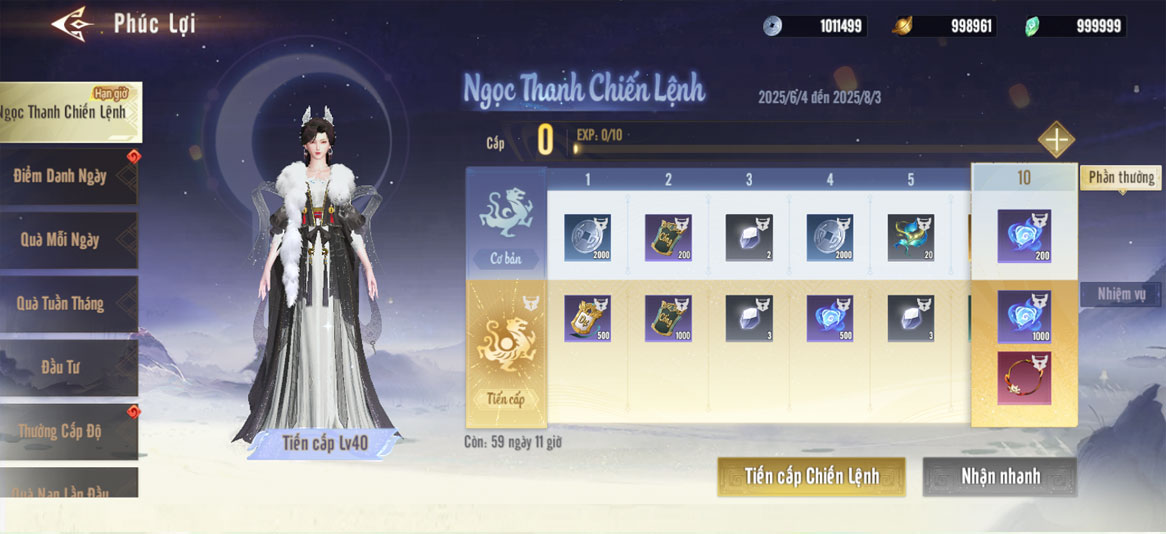
Task: Claim rewards with Nhận nhanh
Action: (1000, 477)
